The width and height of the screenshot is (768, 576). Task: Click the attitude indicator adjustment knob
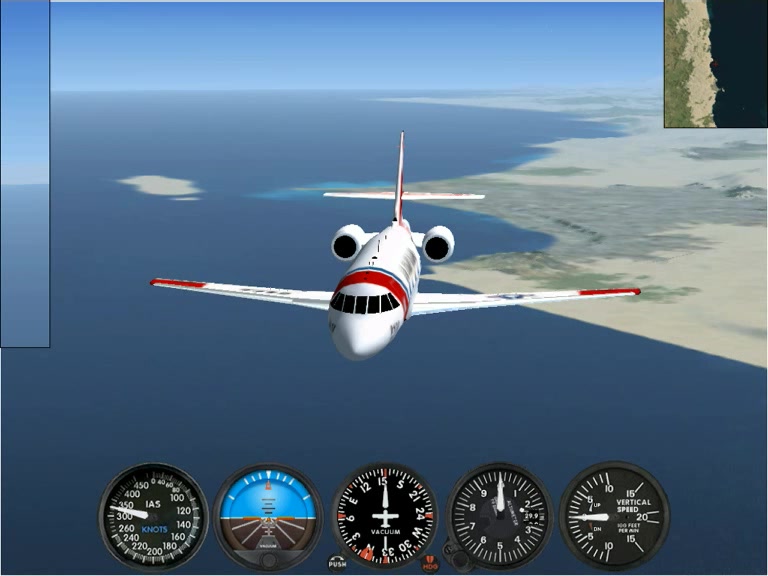tap(268, 561)
